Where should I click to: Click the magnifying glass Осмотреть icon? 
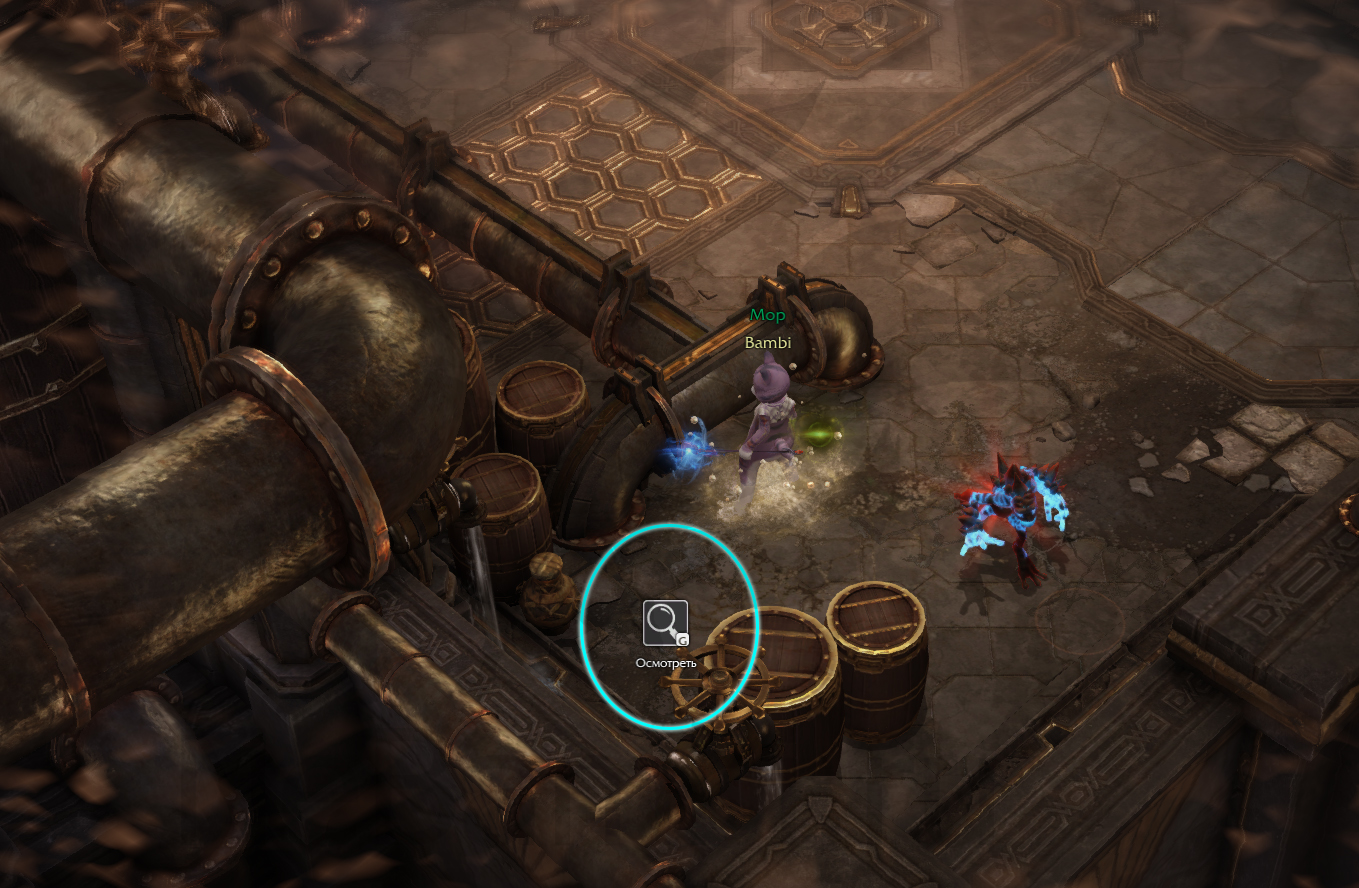665,623
